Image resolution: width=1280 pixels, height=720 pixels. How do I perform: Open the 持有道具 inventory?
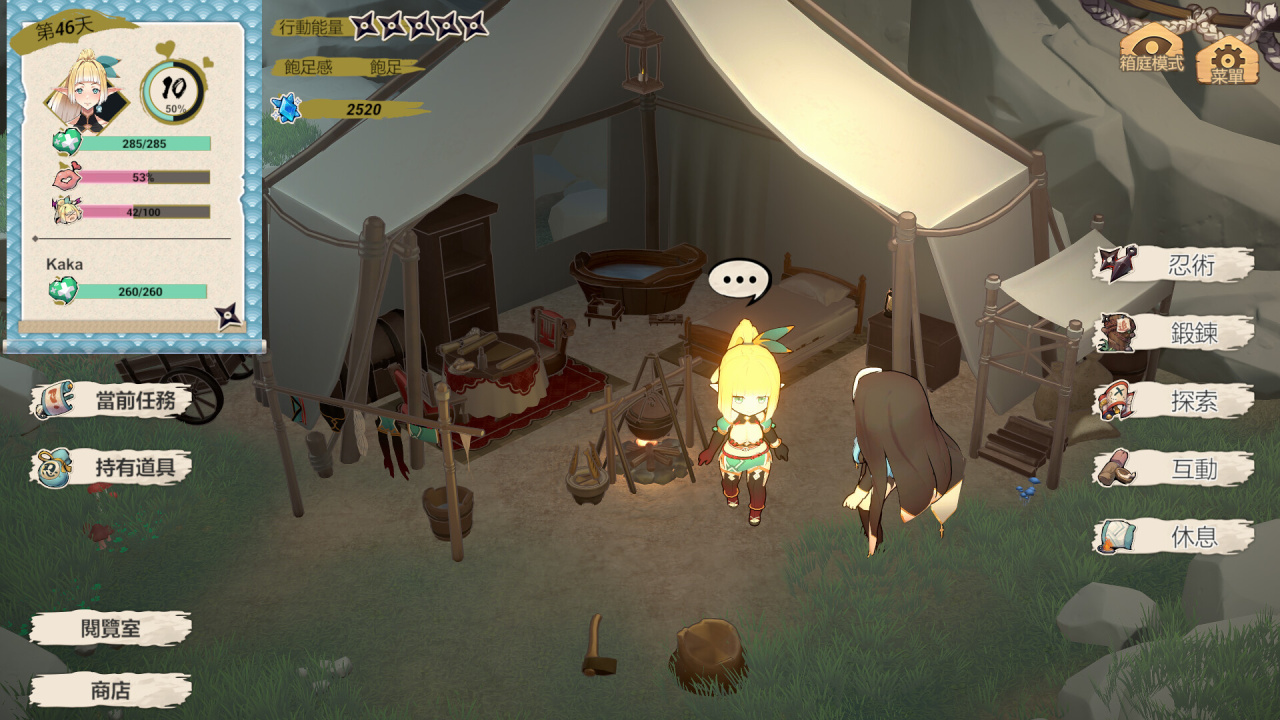point(112,467)
